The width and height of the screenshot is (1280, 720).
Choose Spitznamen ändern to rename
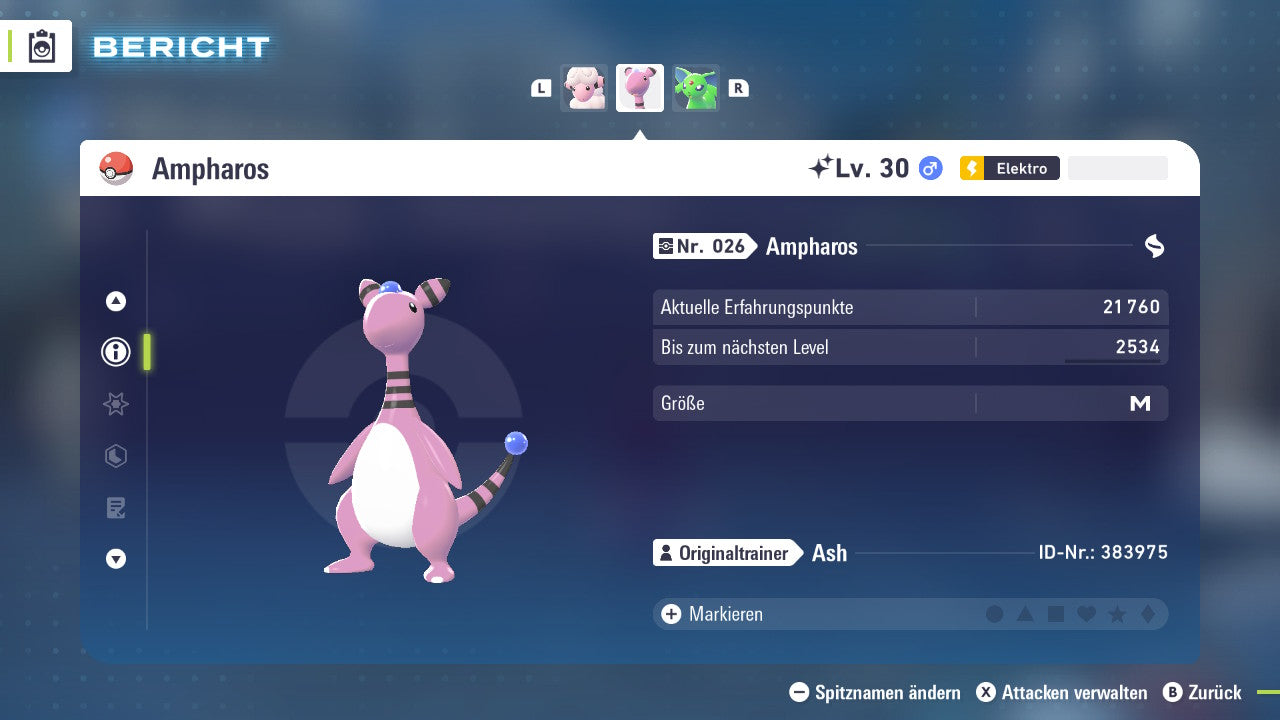(x=875, y=692)
